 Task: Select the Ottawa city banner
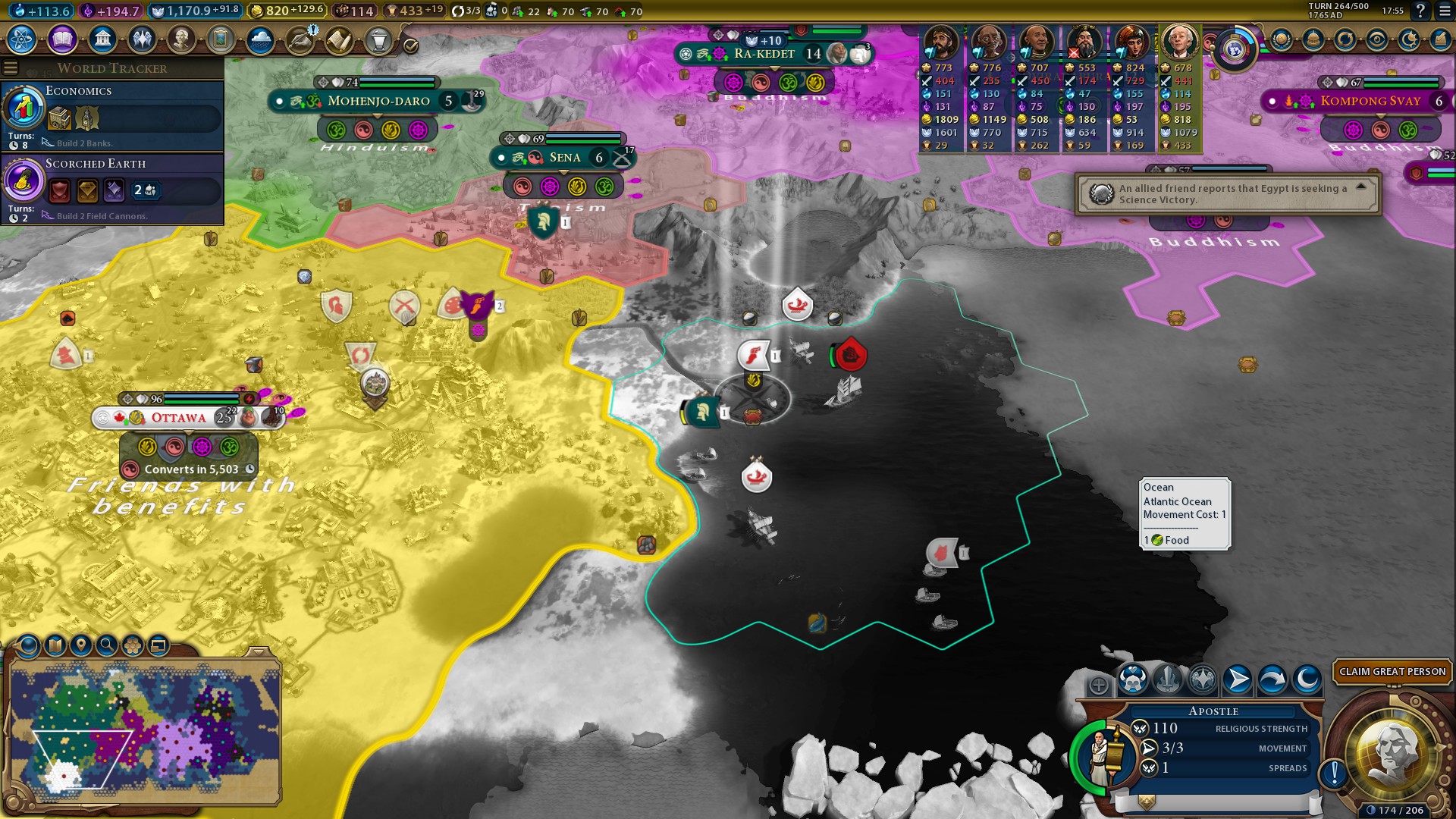tap(179, 418)
